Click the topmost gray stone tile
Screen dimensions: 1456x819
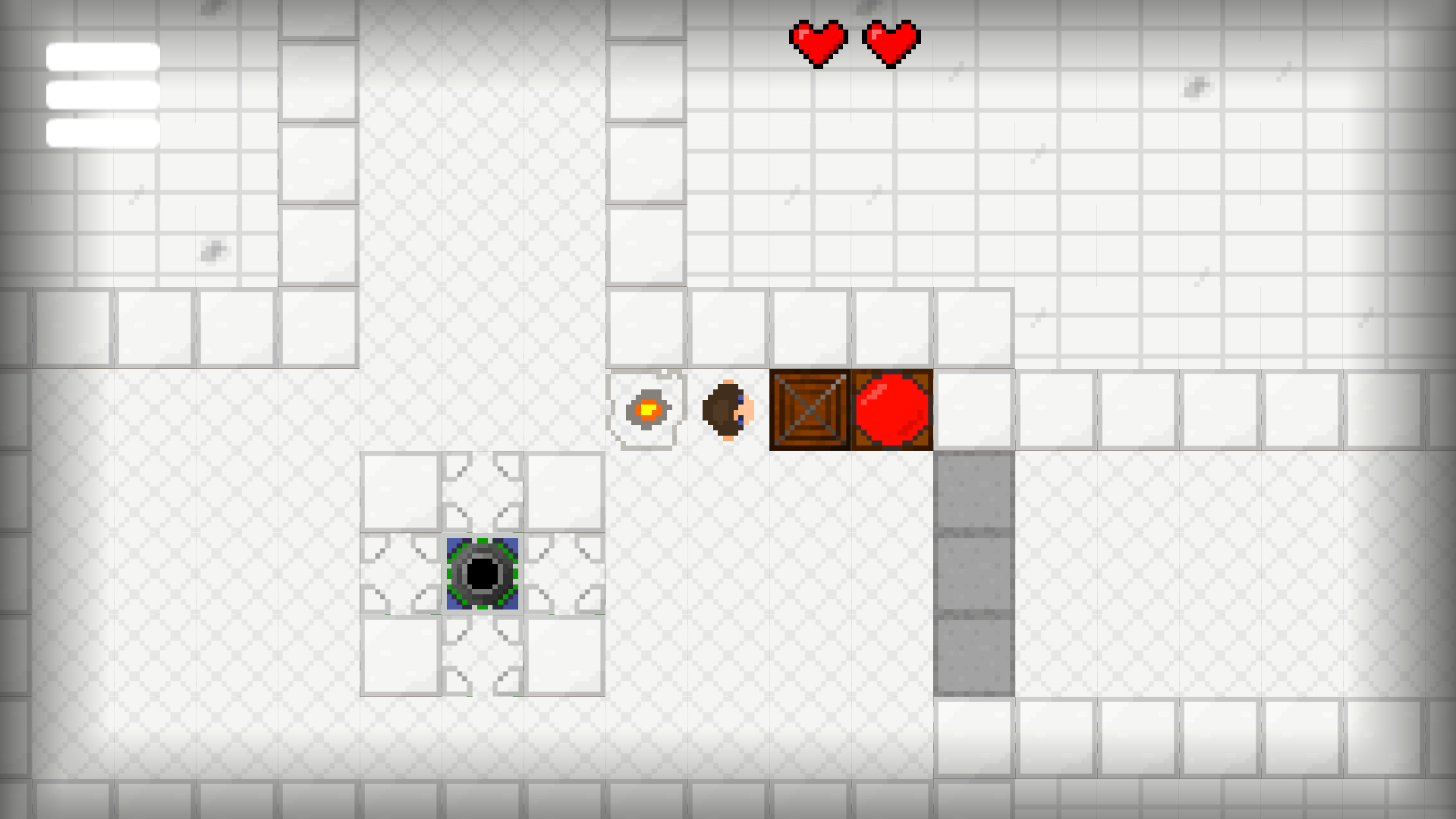pyautogui.click(x=974, y=490)
